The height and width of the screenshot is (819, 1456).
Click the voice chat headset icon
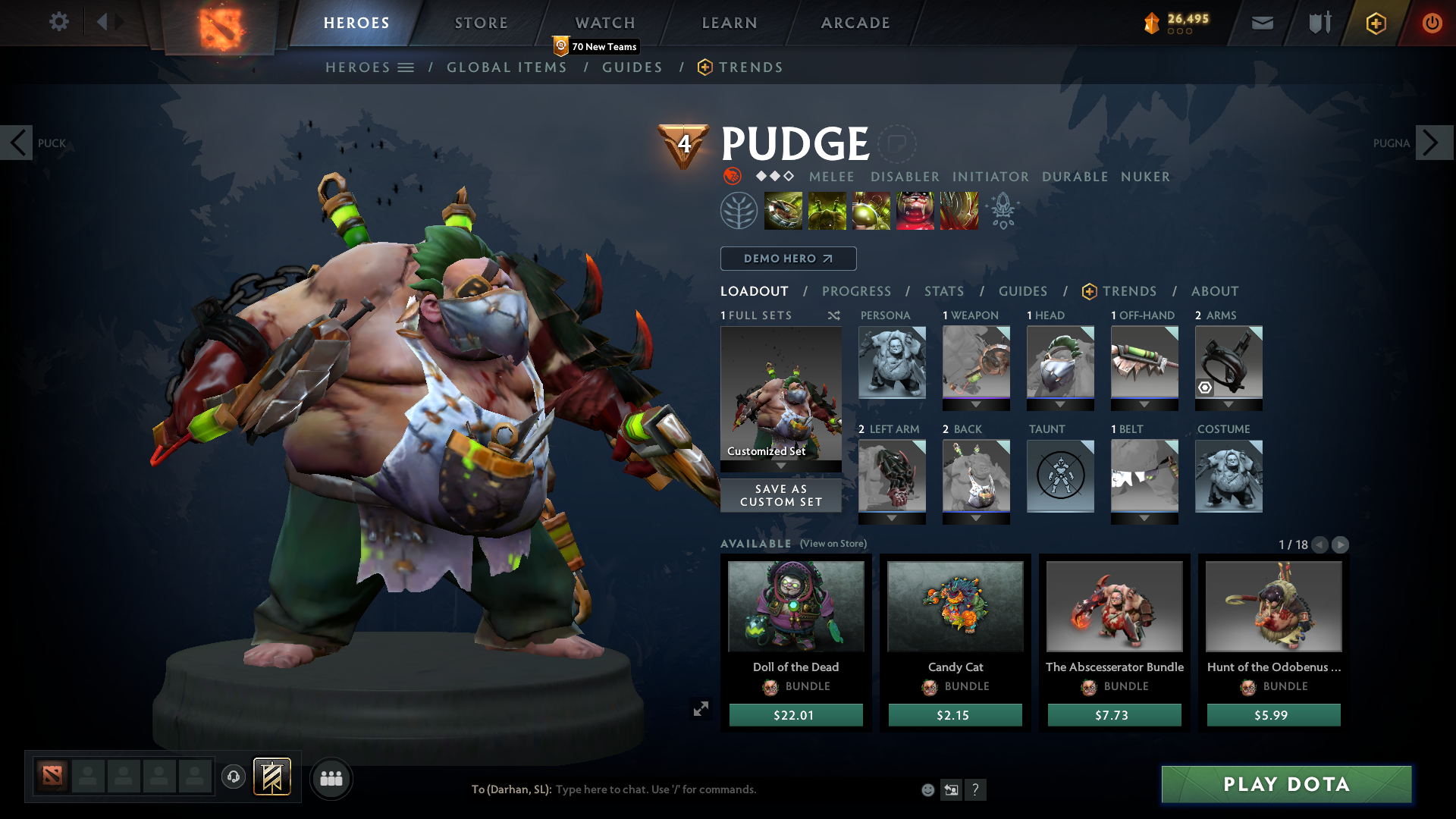click(x=233, y=777)
